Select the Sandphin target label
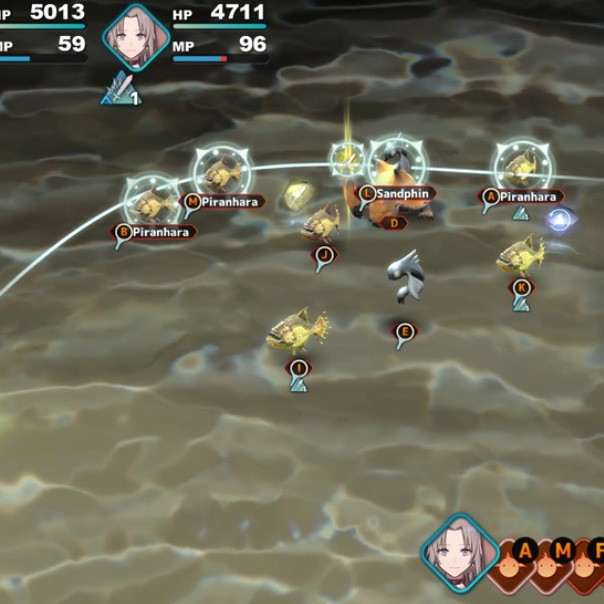This screenshot has width=604, height=604. [396, 193]
